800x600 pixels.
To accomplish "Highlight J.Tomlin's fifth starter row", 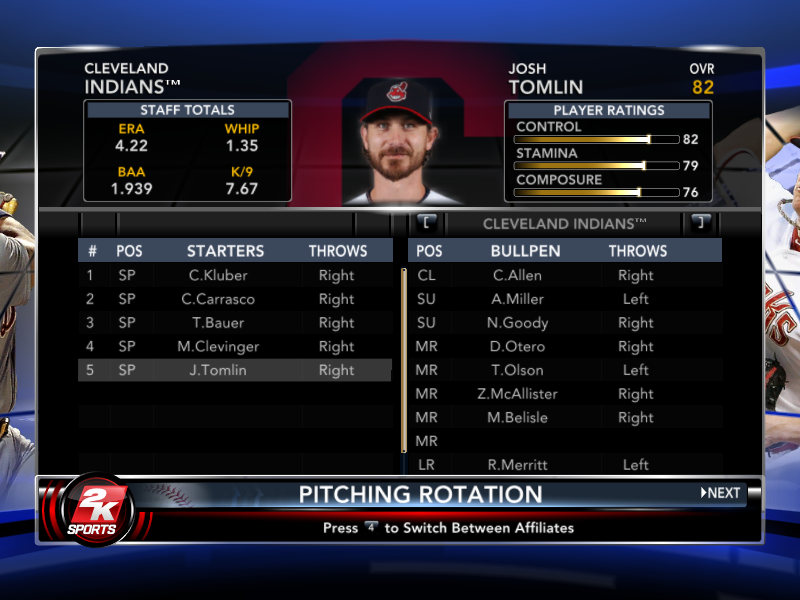I will tap(218, 370).
